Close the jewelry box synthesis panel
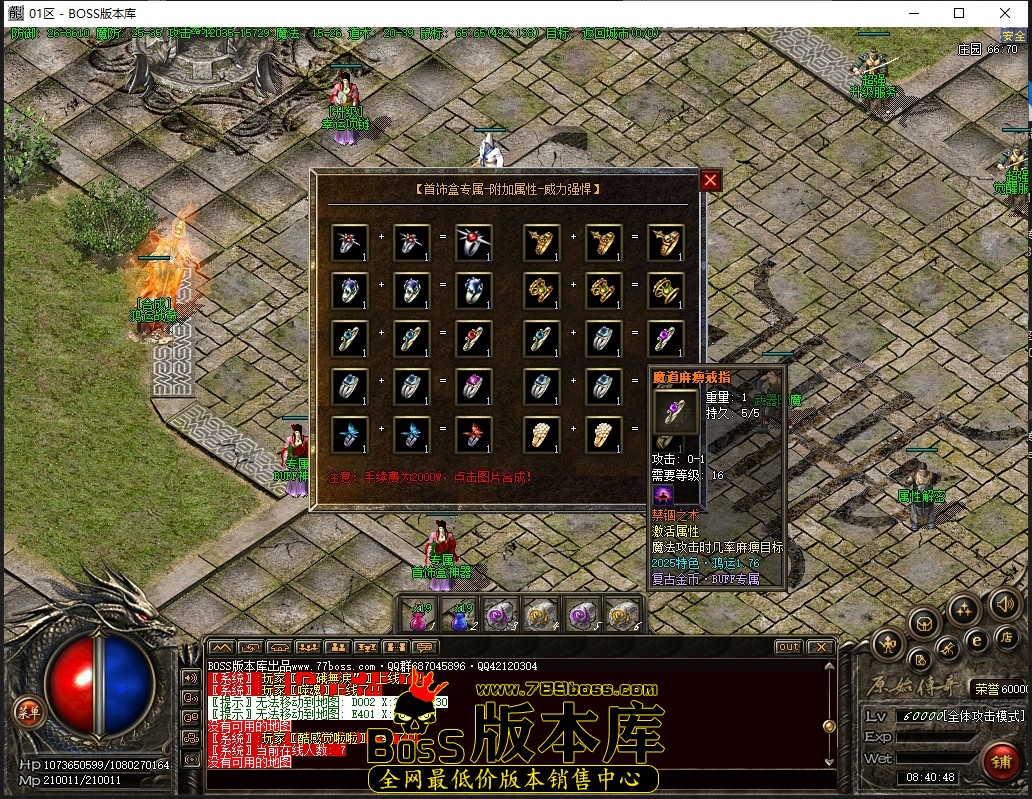The height and width of the screenshot is (799, 1032). point(710,180)
